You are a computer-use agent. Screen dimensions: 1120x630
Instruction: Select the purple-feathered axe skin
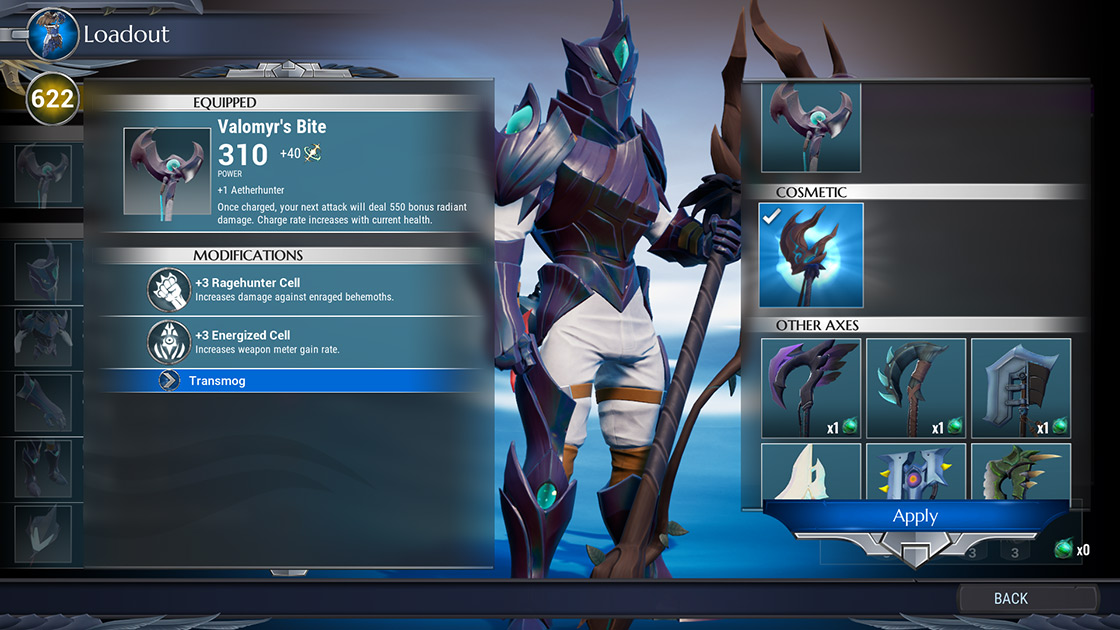[x=811, y=388]
